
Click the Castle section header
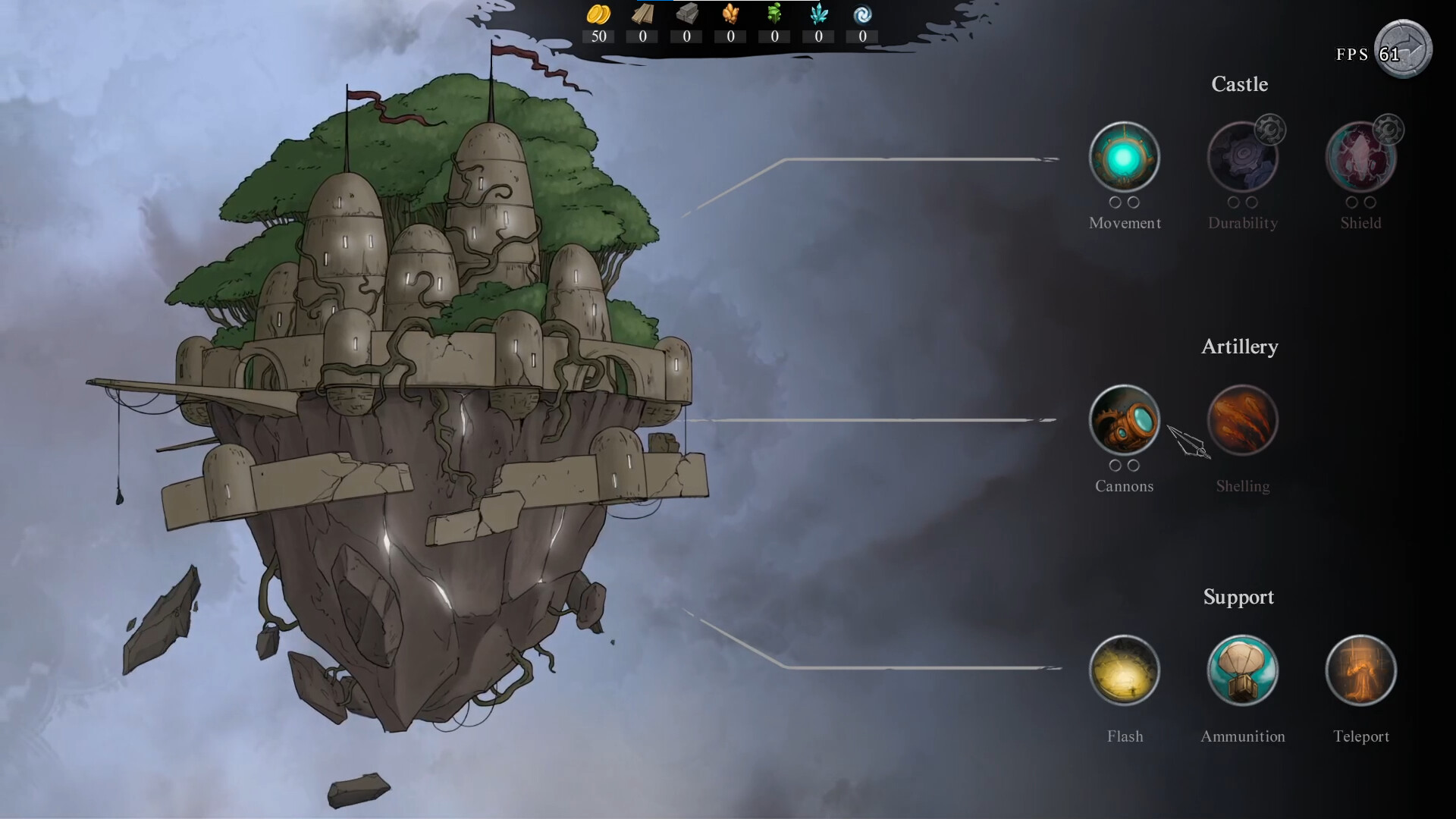point(1240,84)
